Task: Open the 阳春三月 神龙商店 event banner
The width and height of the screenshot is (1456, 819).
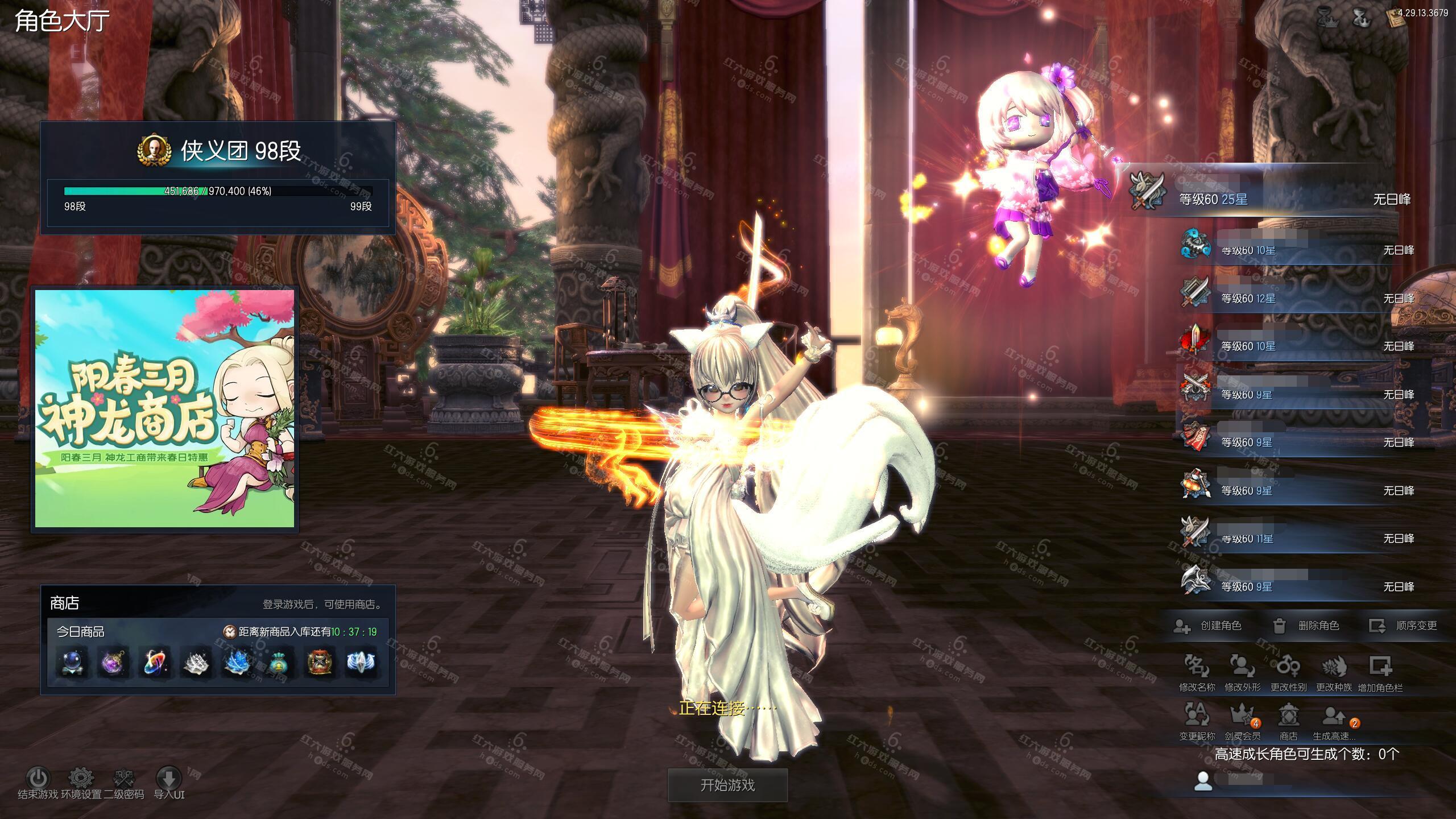Action: point(165,408)
